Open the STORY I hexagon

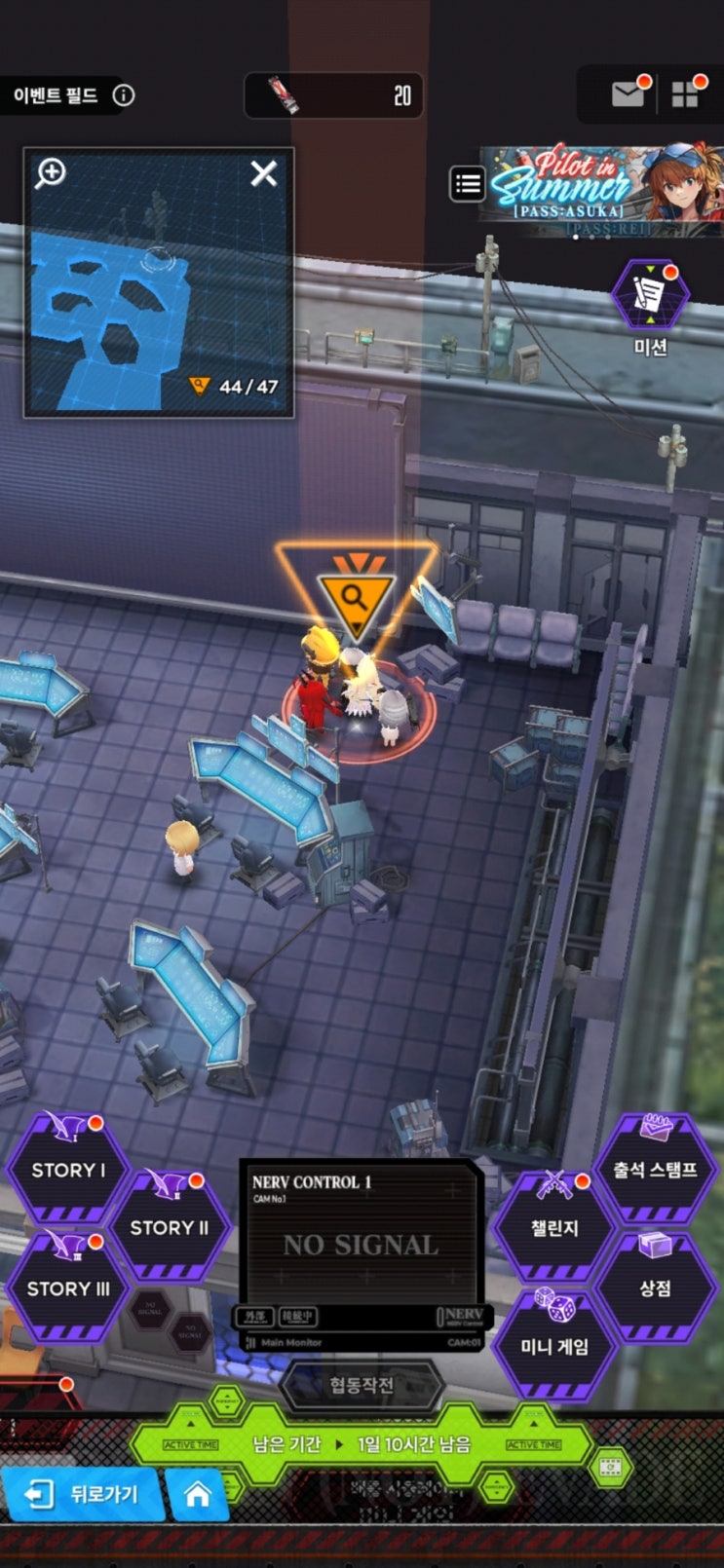point(68,1170)
